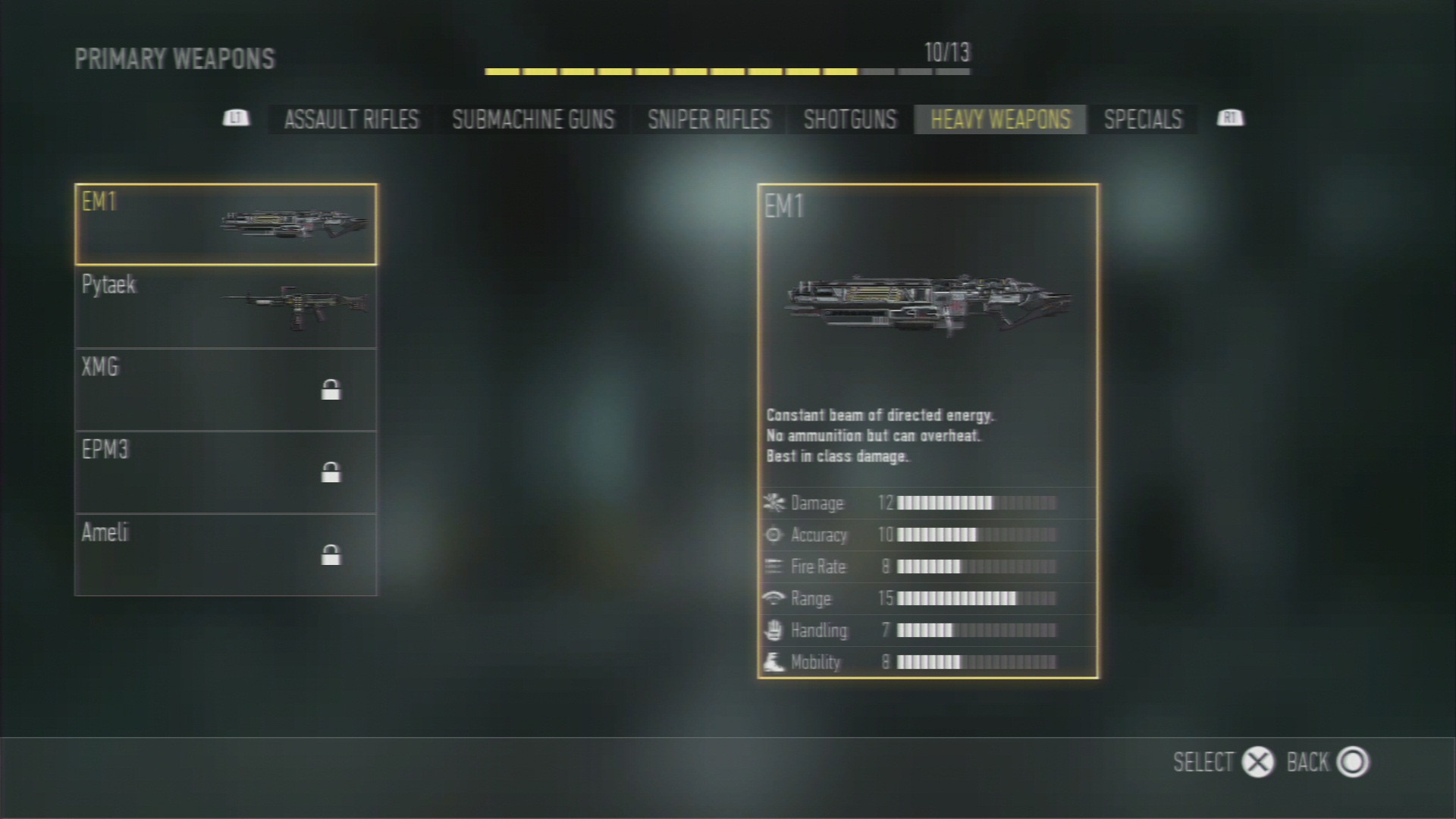Select the Heavy Weapons tab
Image resolution: width=1456 pixels, height=819 pixels.
[1000, 120]
